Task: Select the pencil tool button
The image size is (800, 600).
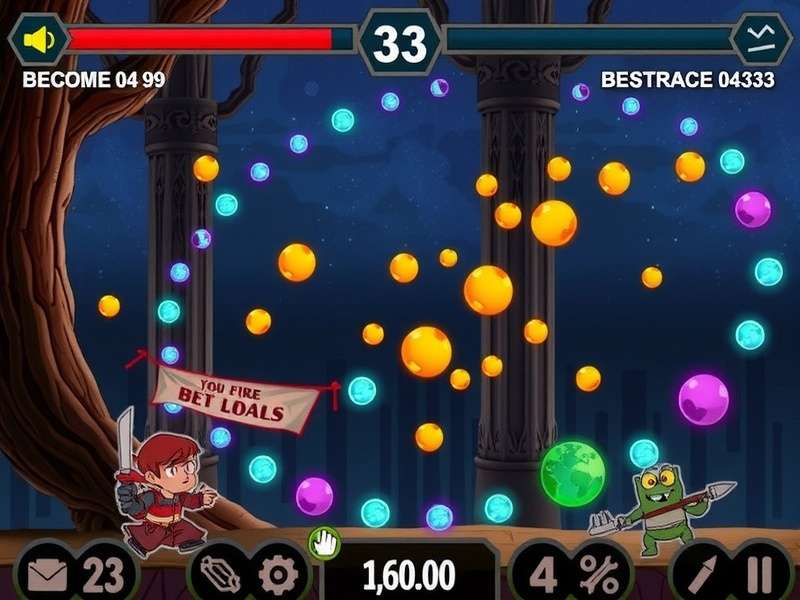Action: pos(699,575)
